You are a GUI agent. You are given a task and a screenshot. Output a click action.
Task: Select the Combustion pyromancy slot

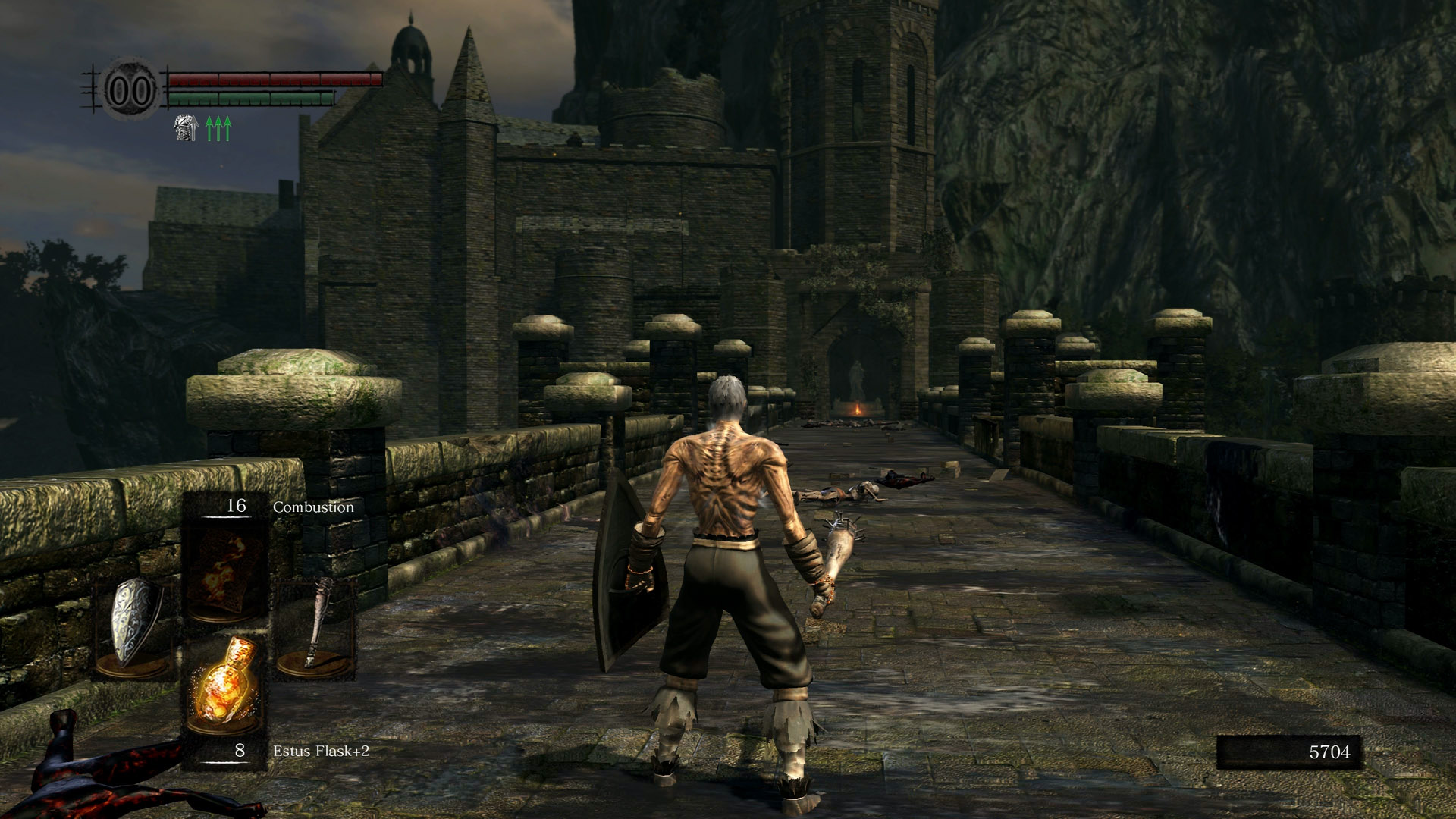(225, 569)
